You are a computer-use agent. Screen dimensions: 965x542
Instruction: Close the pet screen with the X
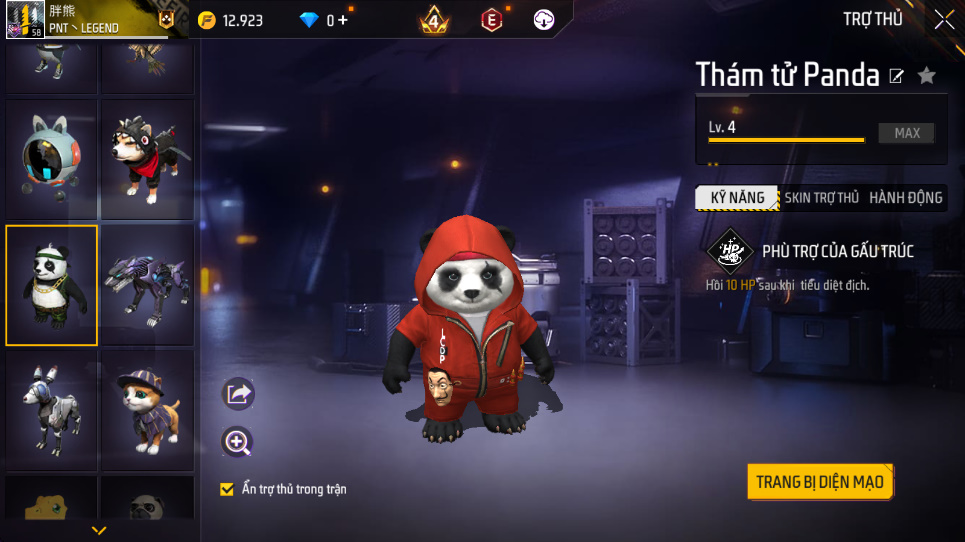943,19
